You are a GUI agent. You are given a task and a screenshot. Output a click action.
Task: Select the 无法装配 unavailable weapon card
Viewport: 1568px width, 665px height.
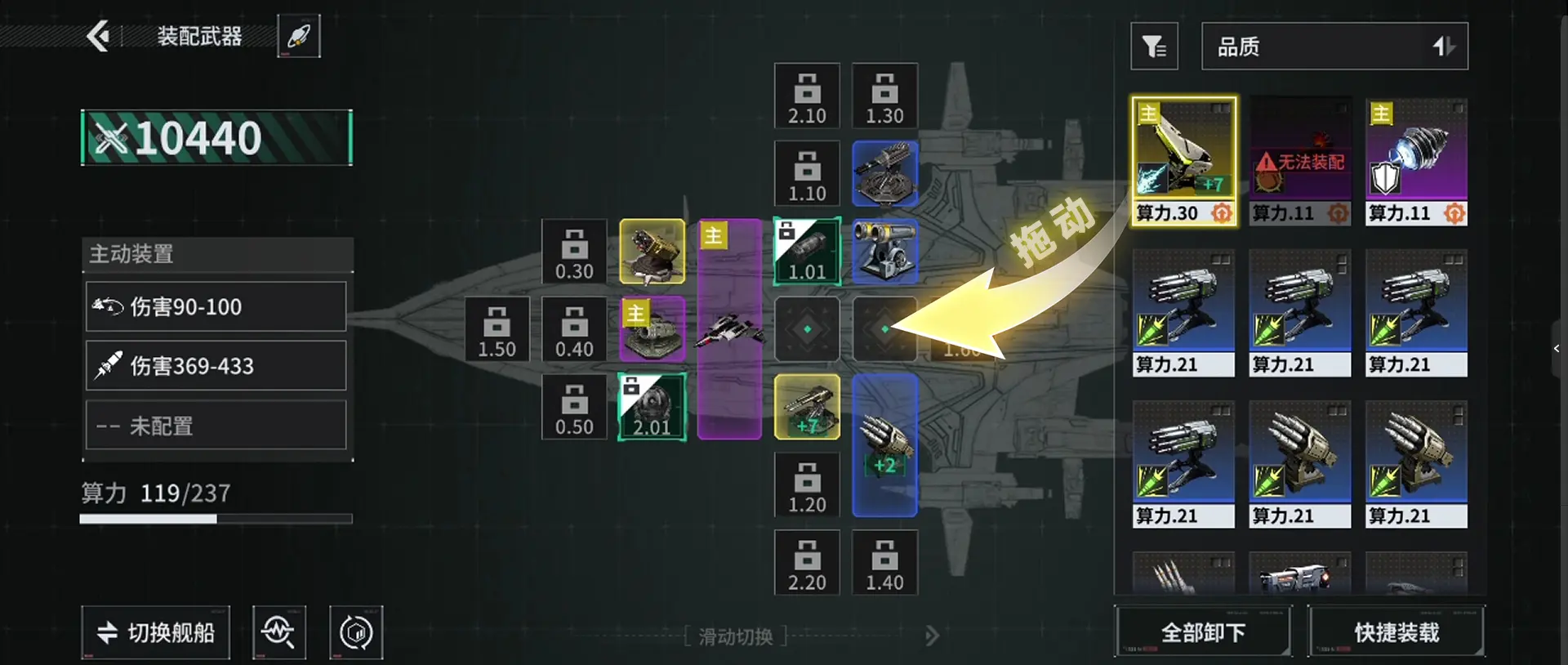tap(1300, 161)
